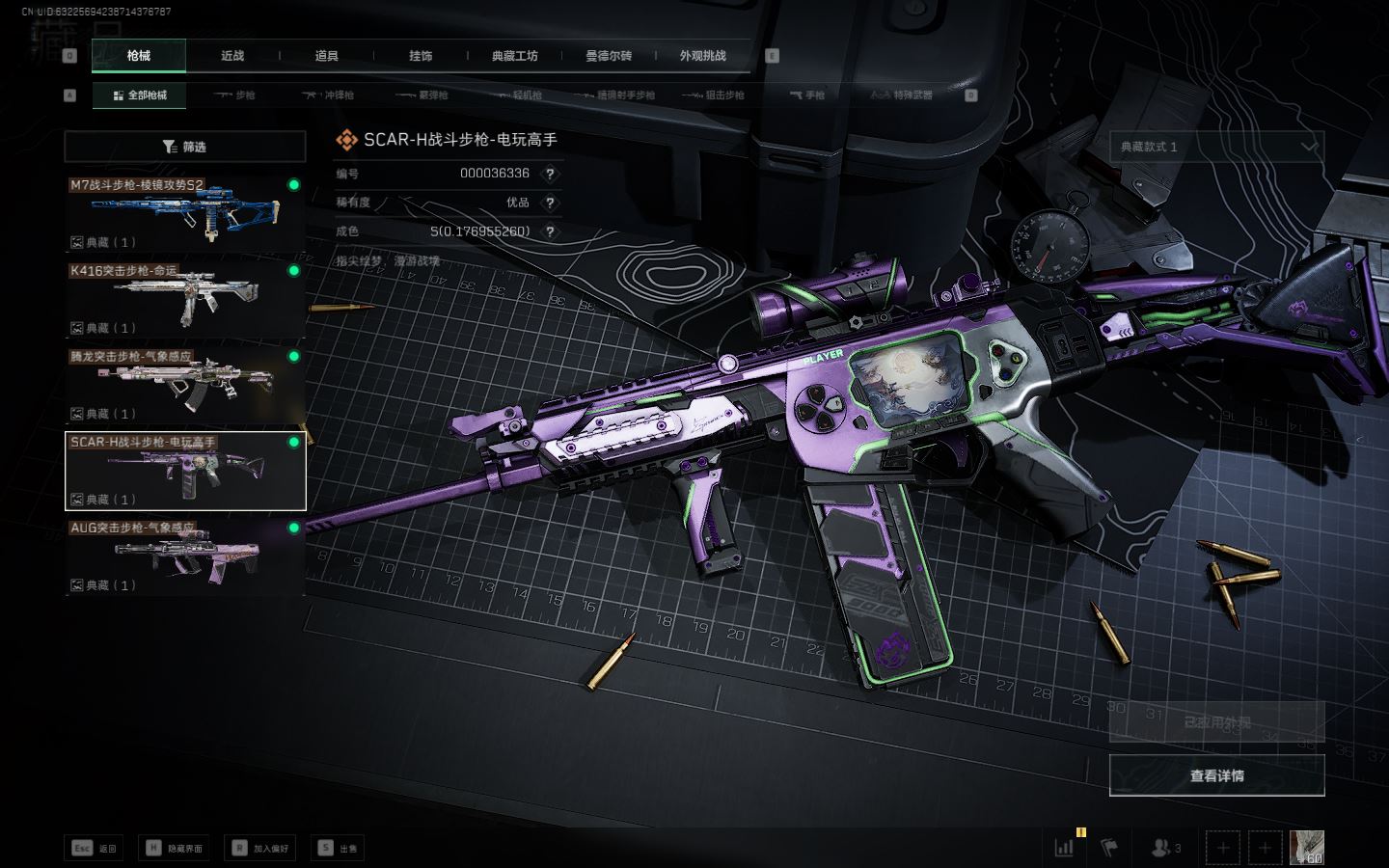Click the 查看详情 view details button
Image resolution: width=1389 pixels, height=868 pixels.
click(x=1216, y=775)
